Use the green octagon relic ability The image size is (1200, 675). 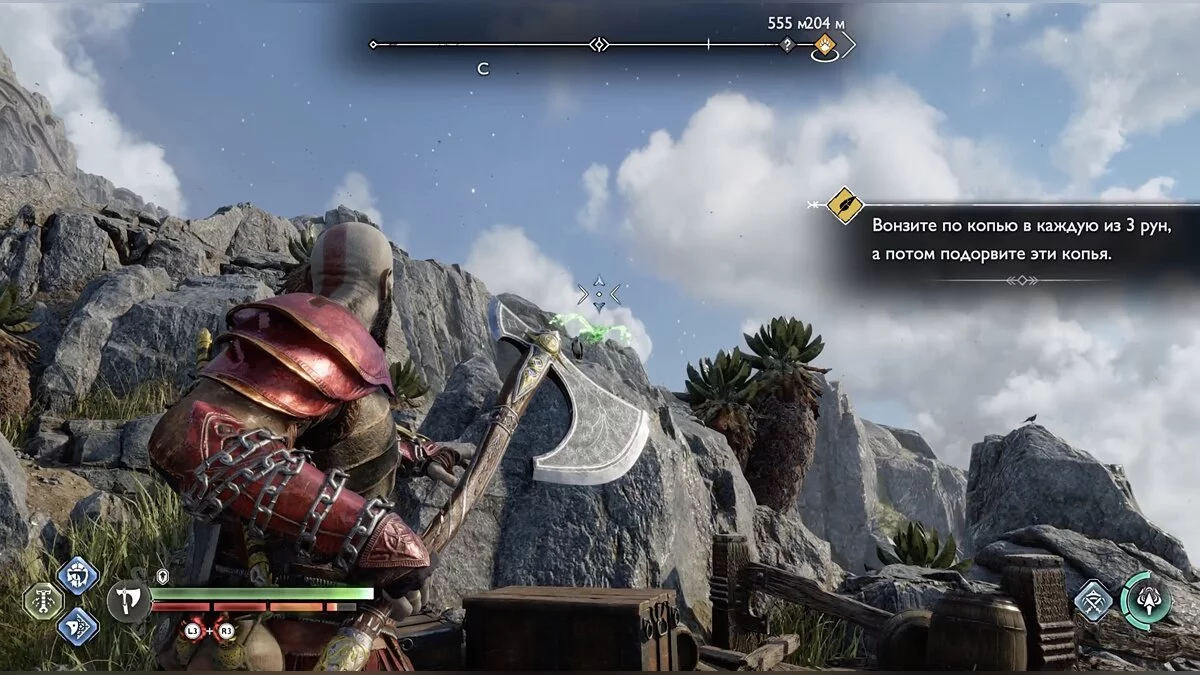[x=41, y=601]
